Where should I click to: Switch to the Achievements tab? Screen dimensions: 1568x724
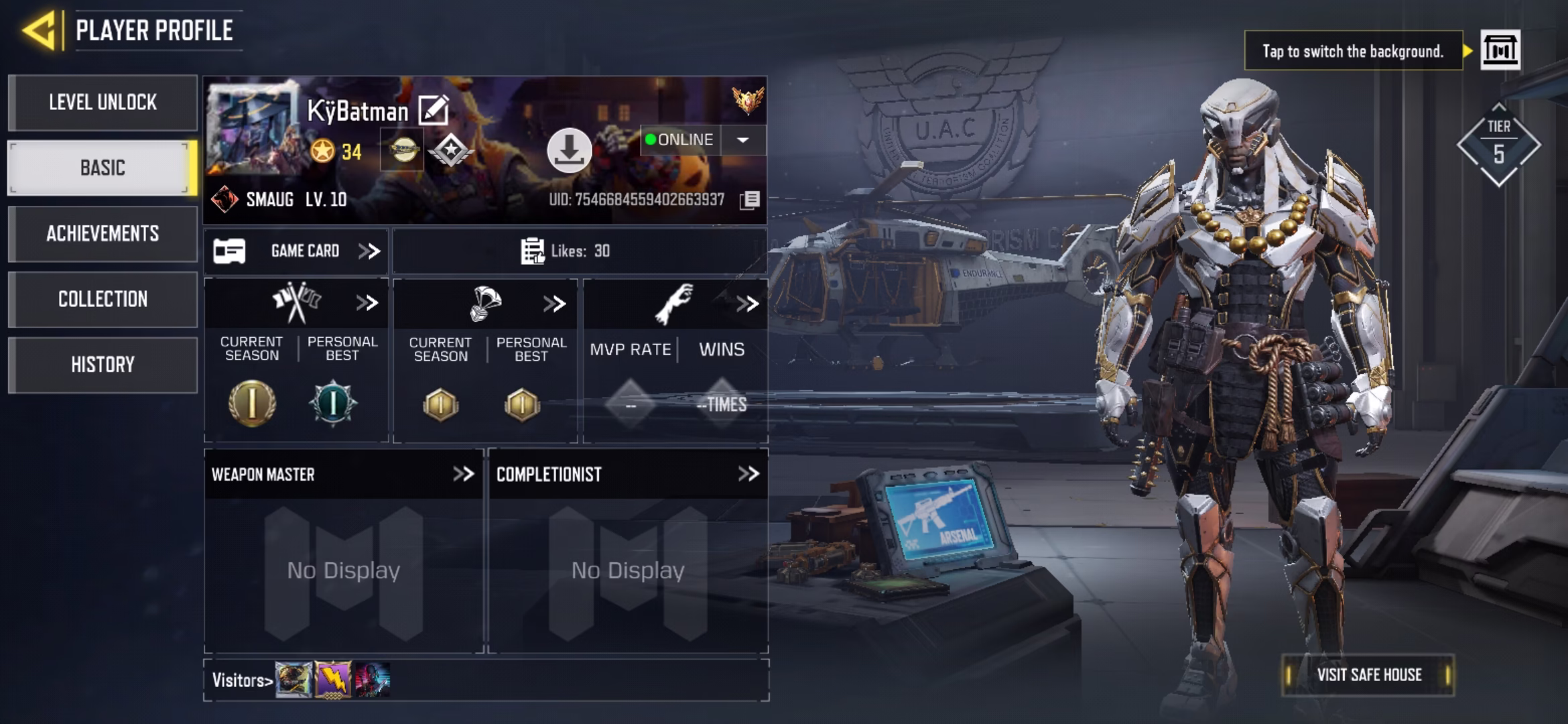tap(103, 233)
